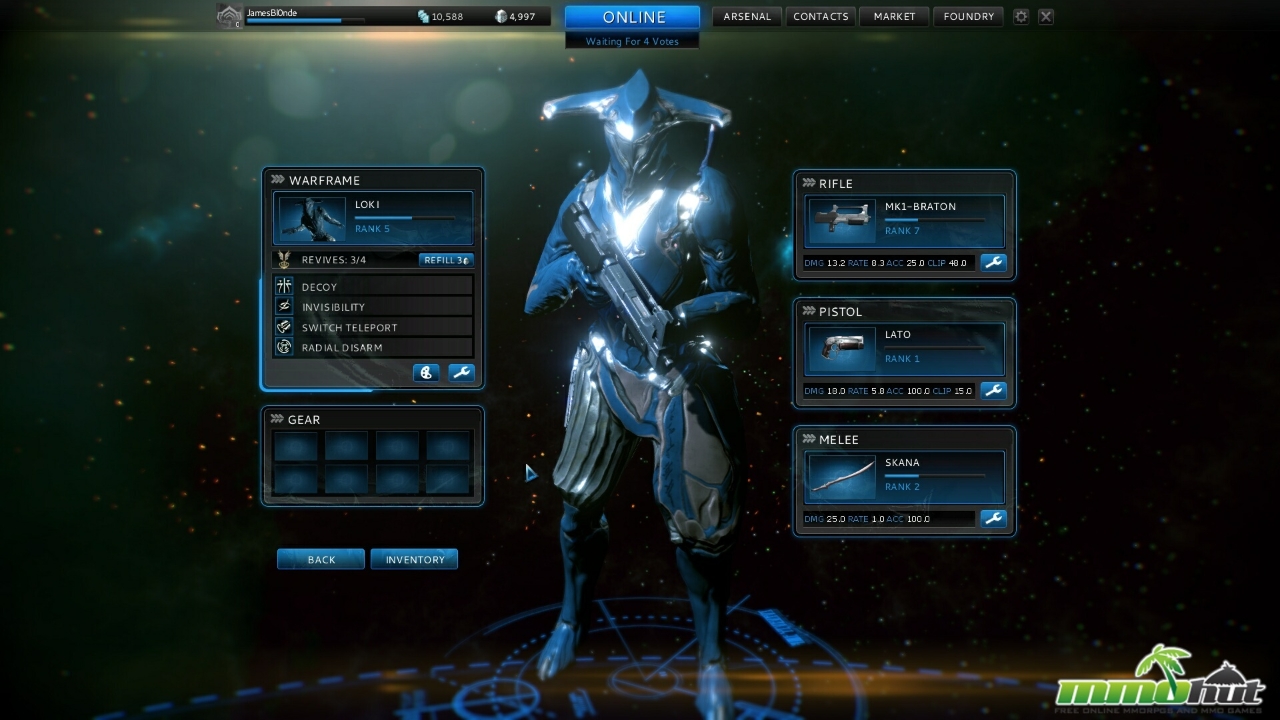Select the Switch Teleport ability
1280x720 pixels.
[372, 327]
